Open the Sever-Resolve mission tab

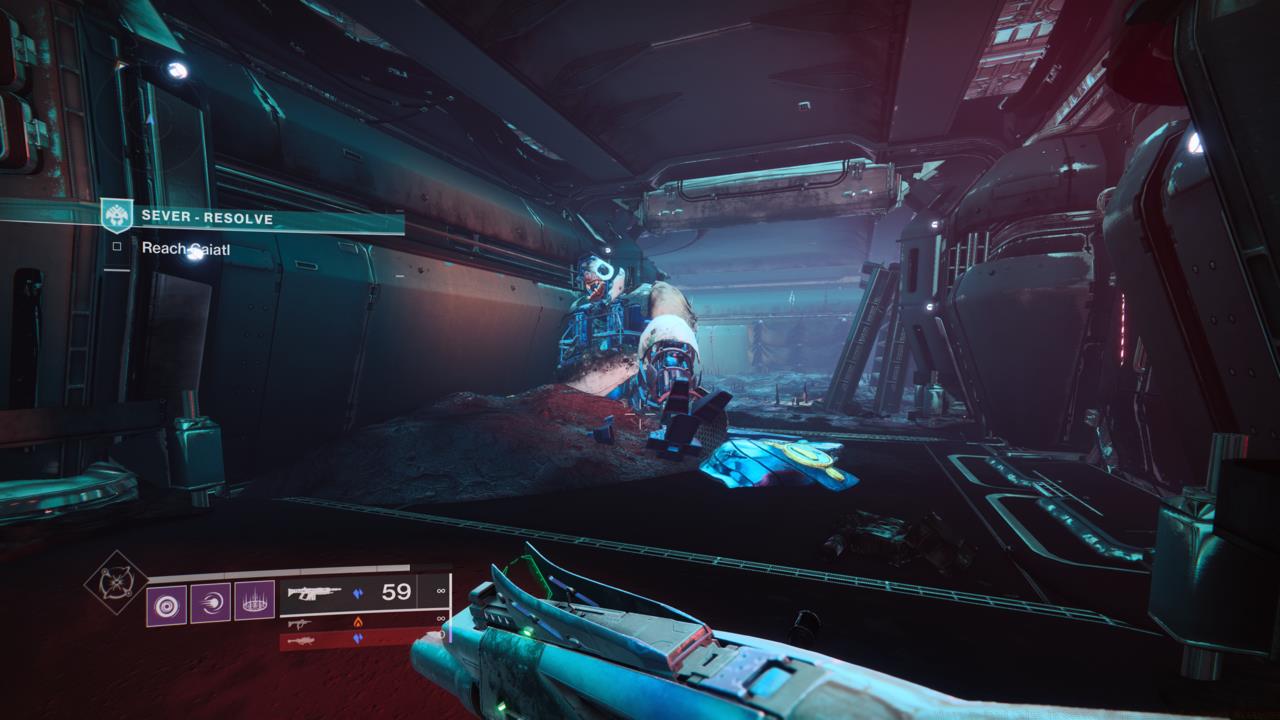pyautogui.click(x=208, y=217)
